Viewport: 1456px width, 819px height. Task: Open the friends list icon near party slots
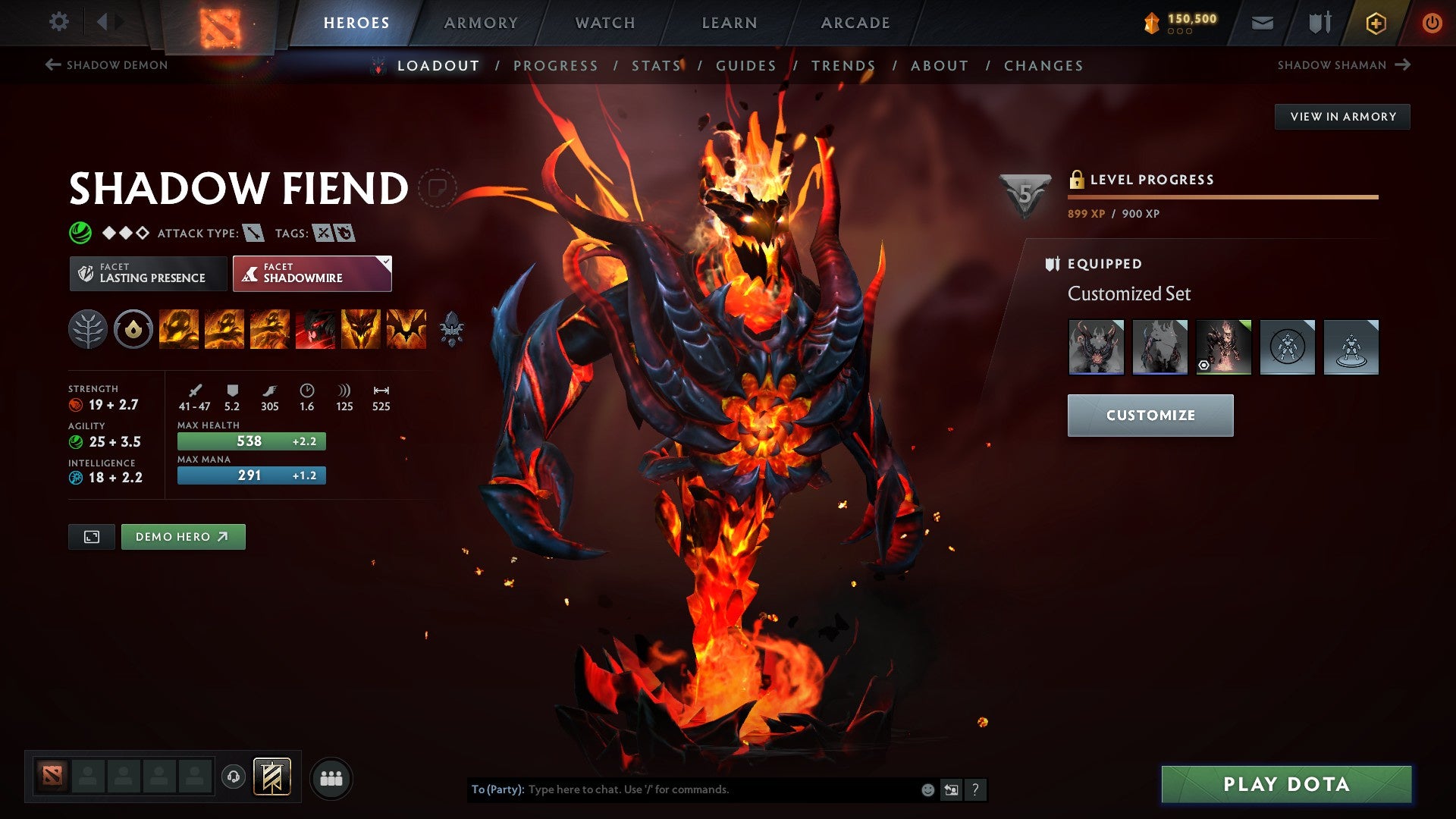coord(331,777)
